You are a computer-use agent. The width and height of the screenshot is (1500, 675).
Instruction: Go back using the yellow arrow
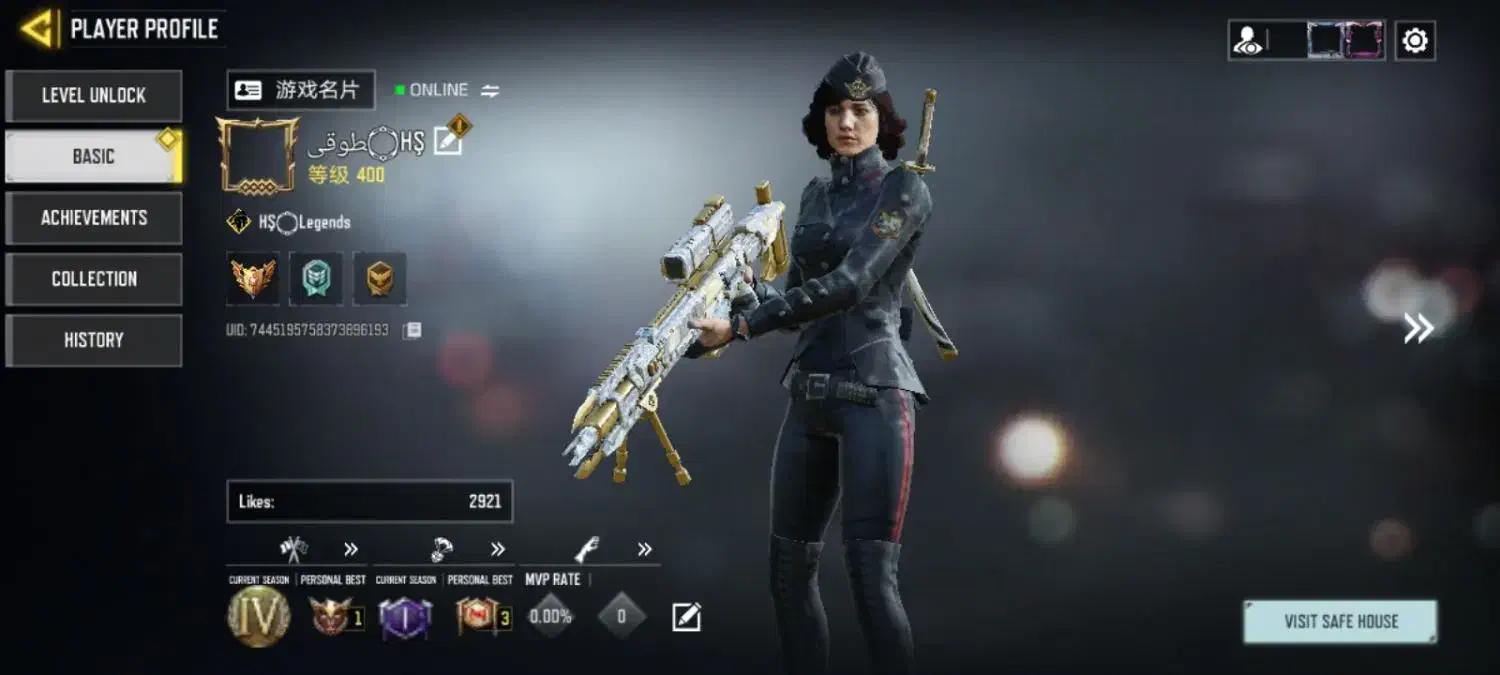tap(38, 29)
